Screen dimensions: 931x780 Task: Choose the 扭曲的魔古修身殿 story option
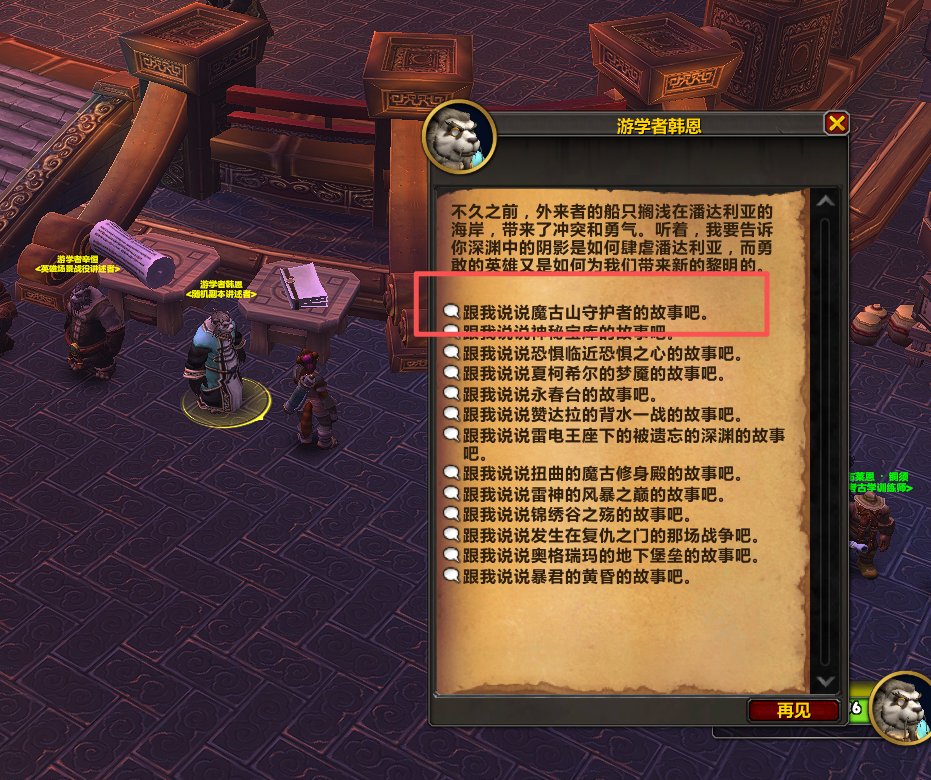click(x=598, y=474)
